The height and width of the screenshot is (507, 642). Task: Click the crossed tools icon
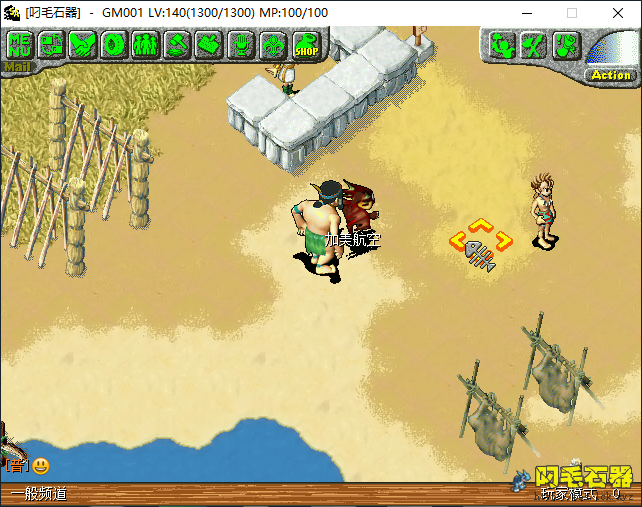tap(535, 44)
